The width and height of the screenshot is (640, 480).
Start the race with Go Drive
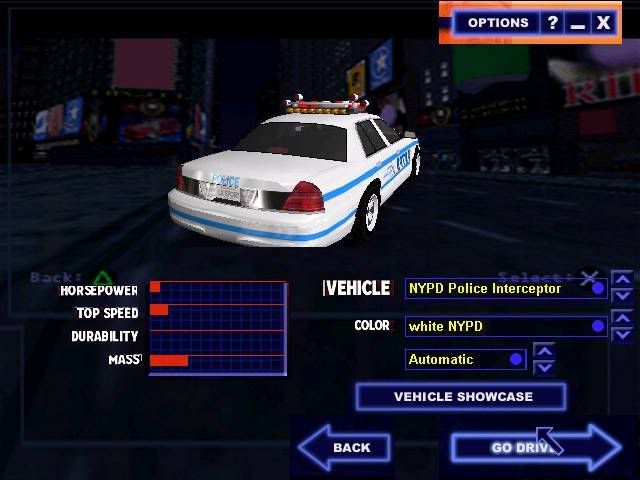point(534,447)
